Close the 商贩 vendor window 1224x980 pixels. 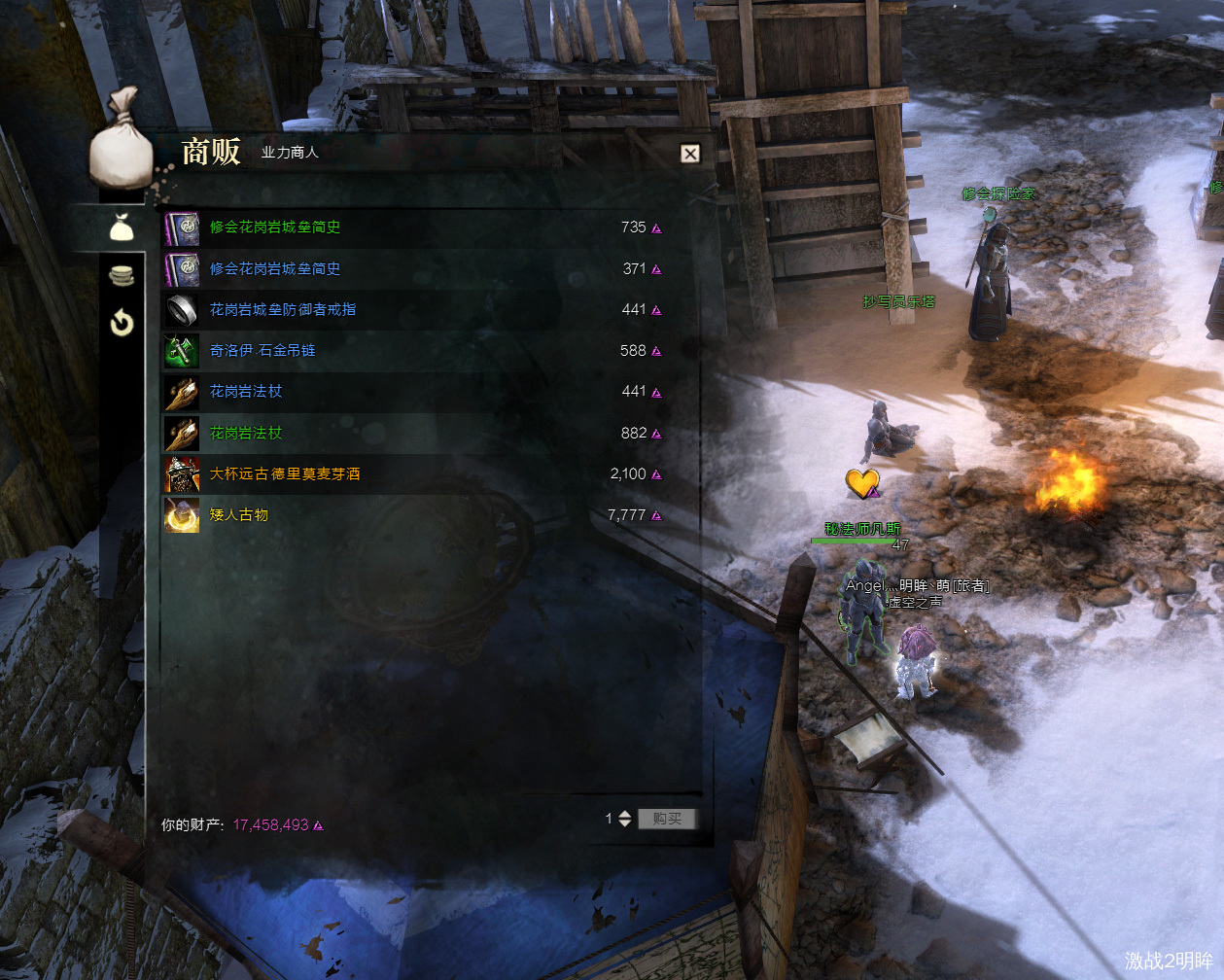pyautogui.click(x=689, y=153)
